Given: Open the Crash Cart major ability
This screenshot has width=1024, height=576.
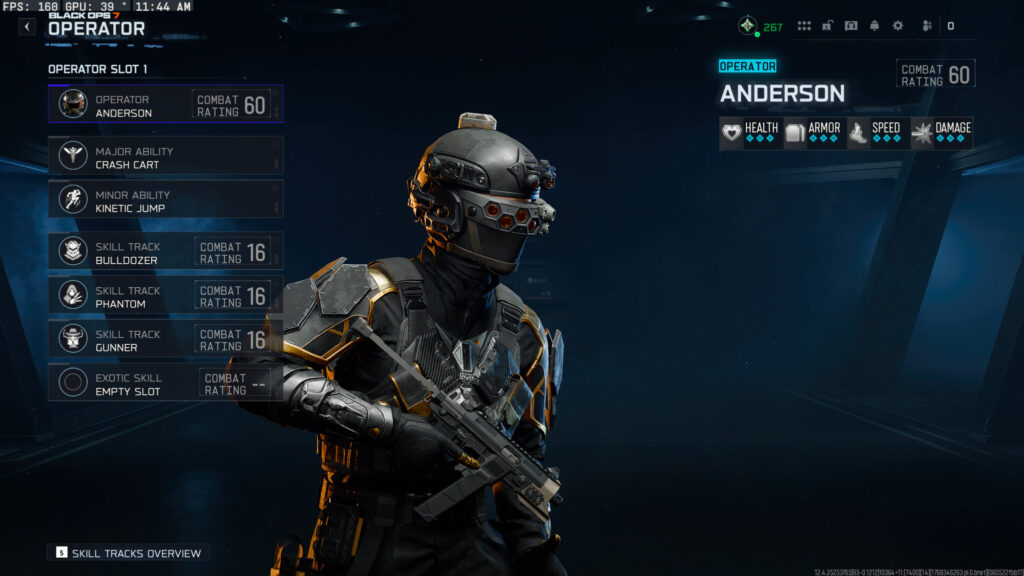Looking at the screenshot, I should pyautogui.click(x=165, y=157).
